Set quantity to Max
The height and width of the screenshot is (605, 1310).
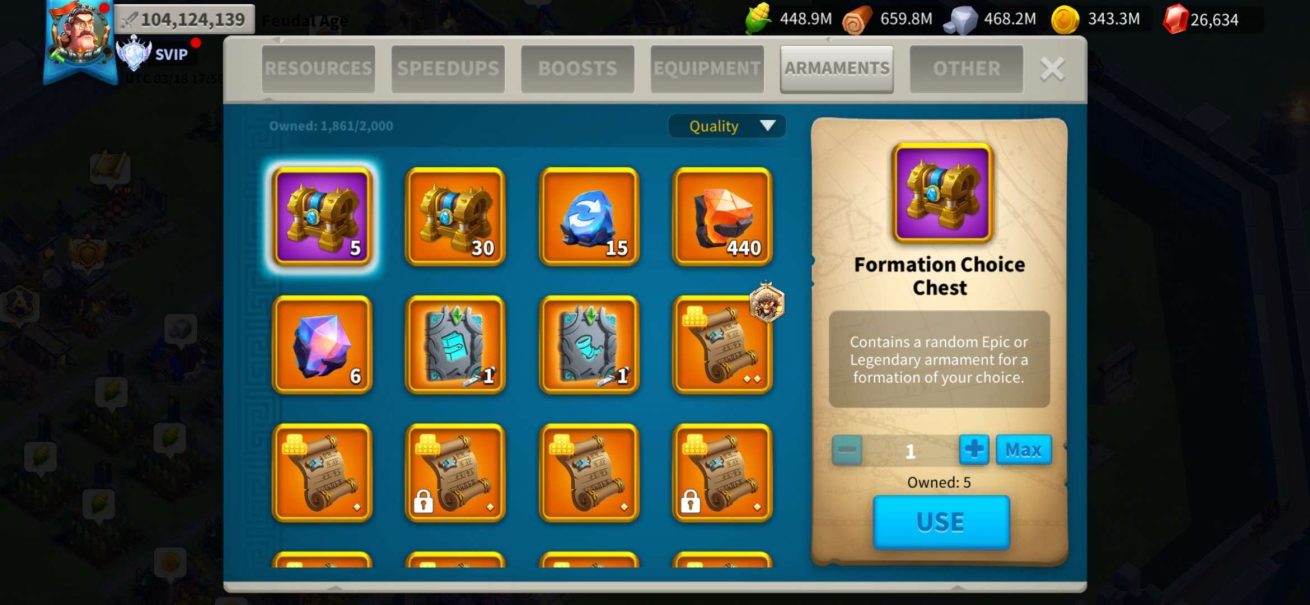point(1023,450)
